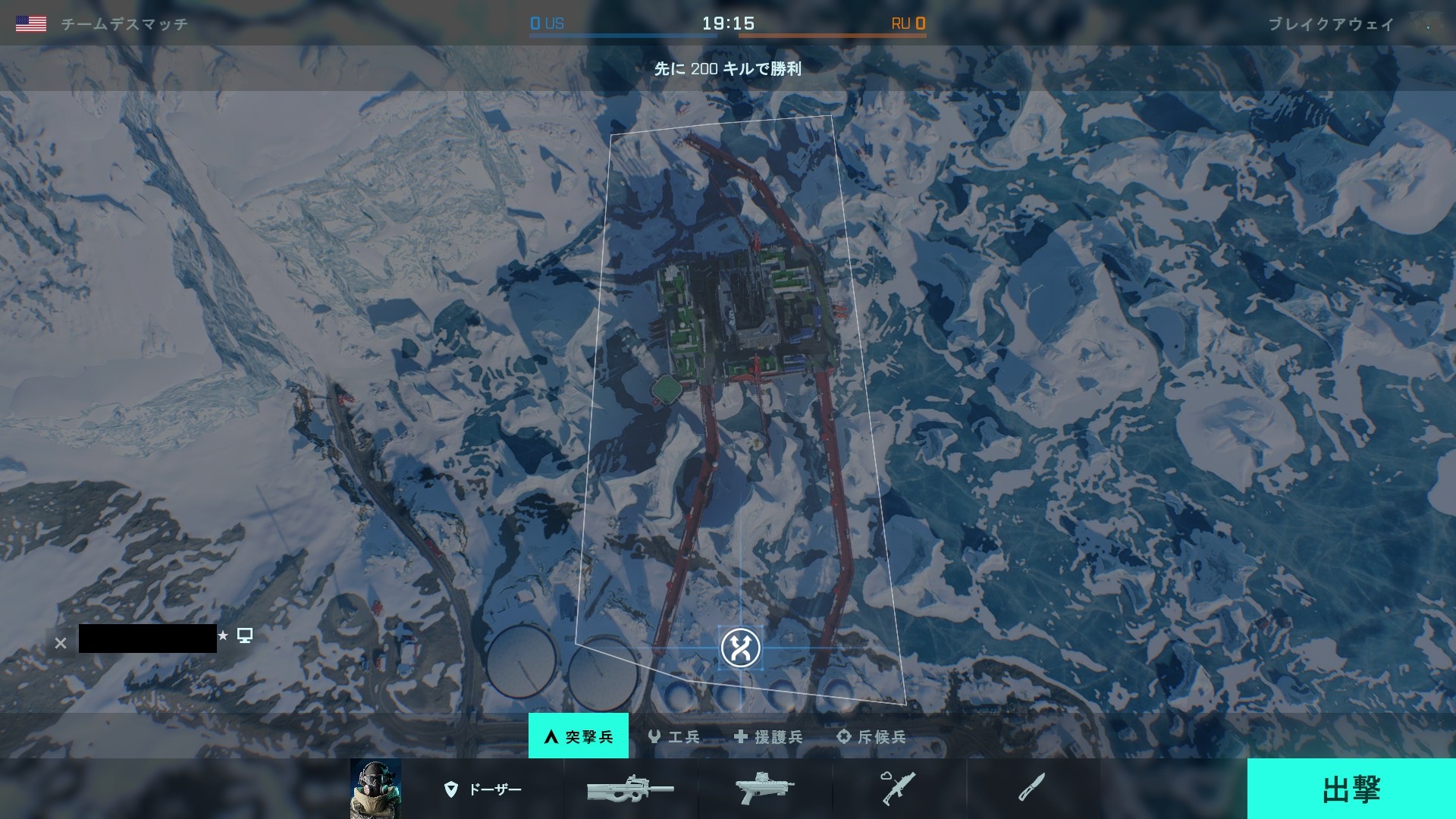Image resolution: width=1456 pixels, height=819 pixels.
Task: Click the specialist portrait thumbnail
Action: click(x=375, y=789)
